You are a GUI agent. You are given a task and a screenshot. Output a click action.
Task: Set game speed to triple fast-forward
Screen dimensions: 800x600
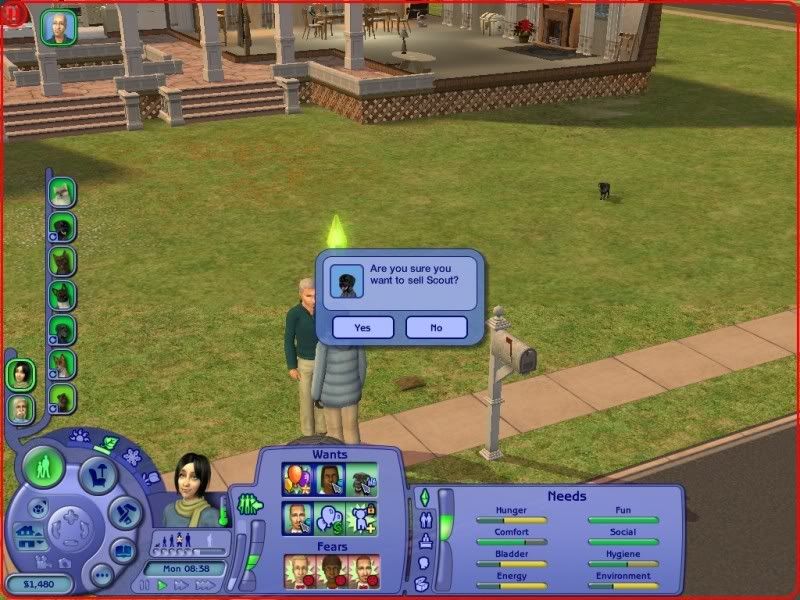pos(203,585)
